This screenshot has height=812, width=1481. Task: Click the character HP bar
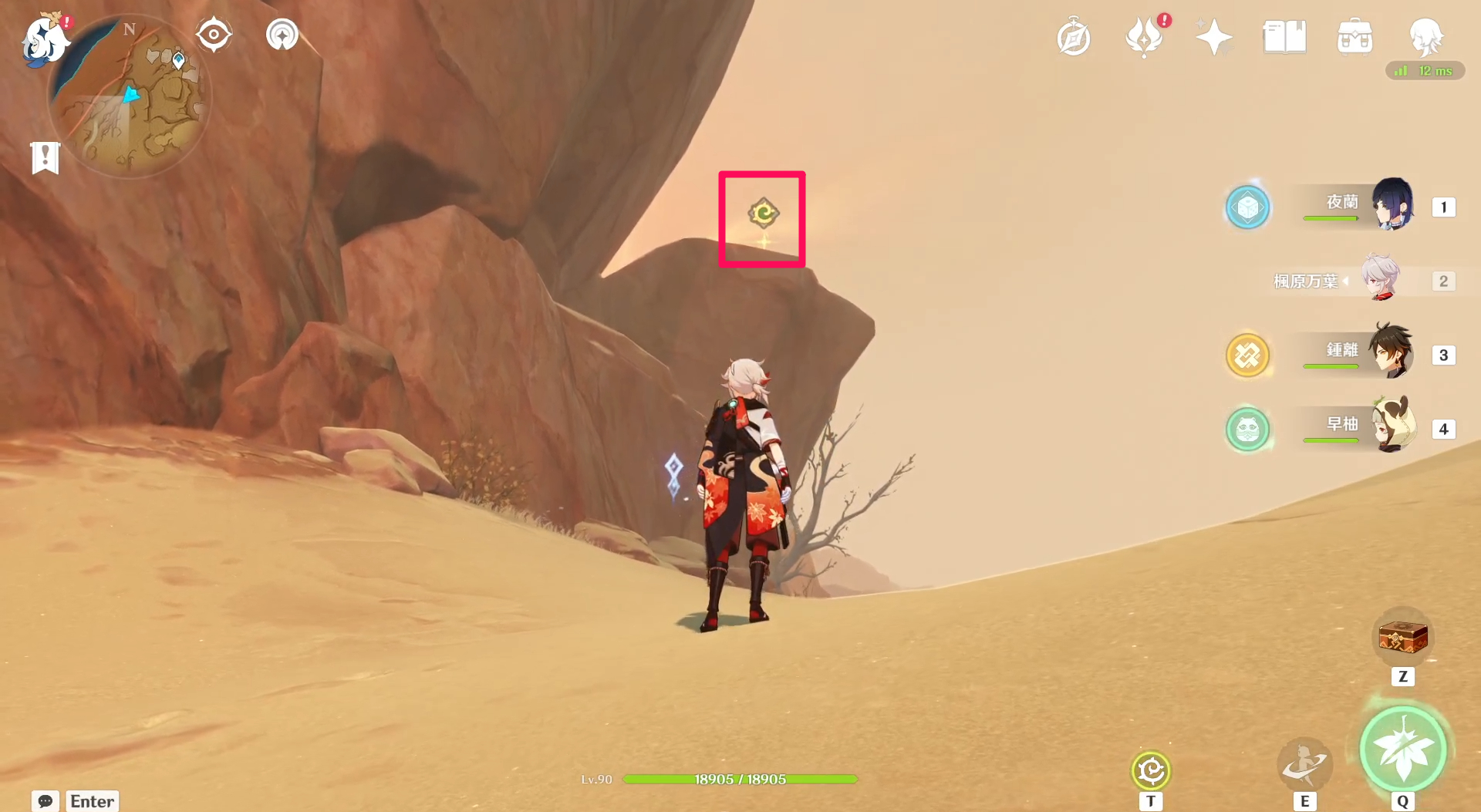point(739,779)
